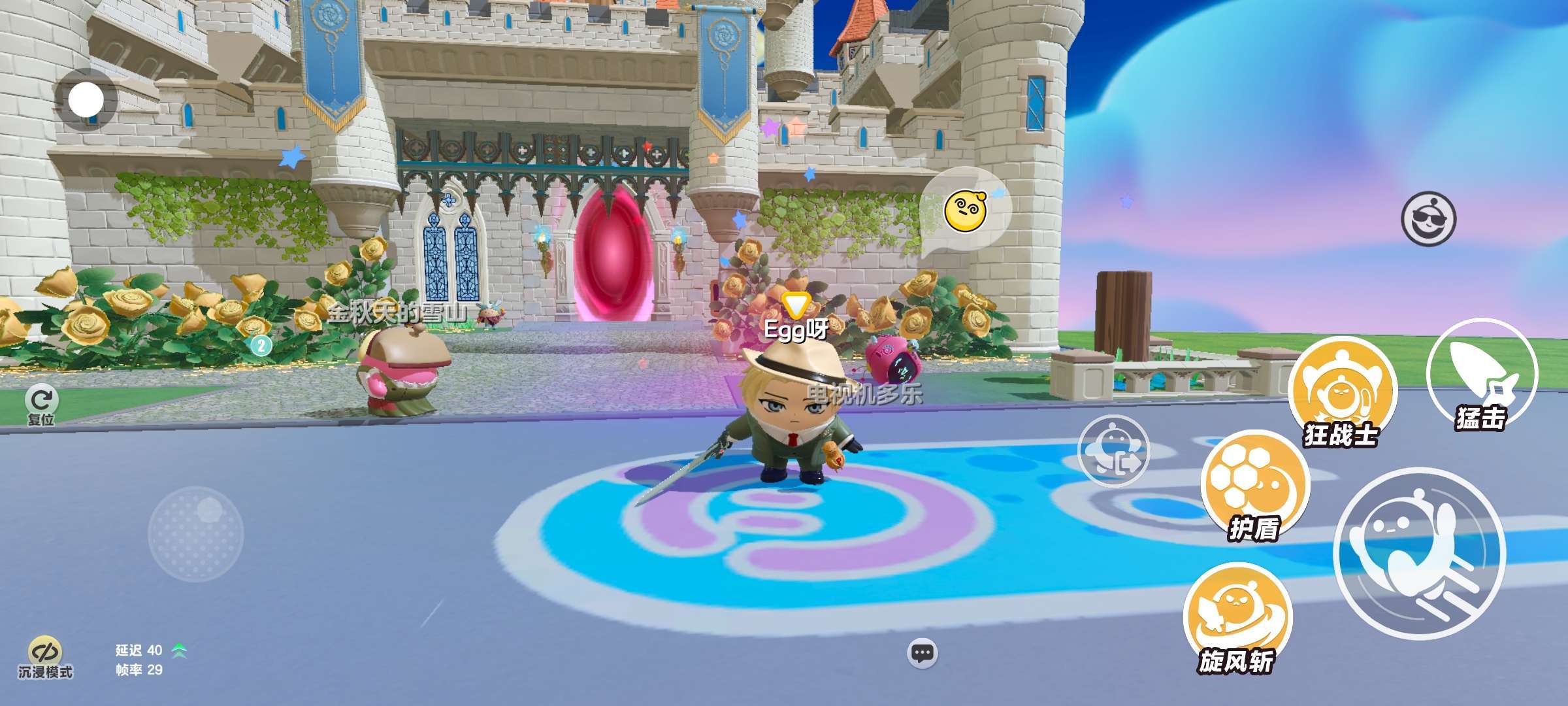The image size is (1568, 706).
Task: Tap the white record circle button
Action: click(86, 101)
